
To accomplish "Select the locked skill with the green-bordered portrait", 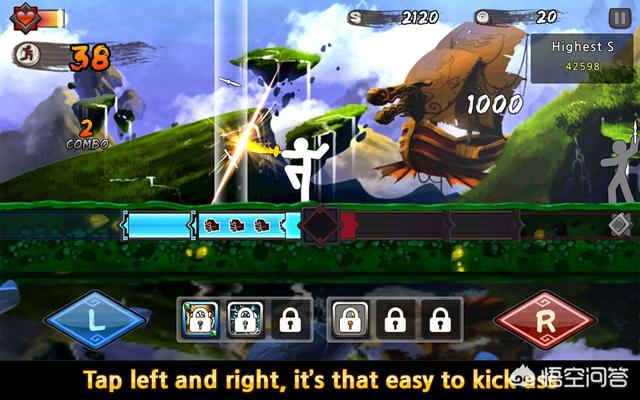I will pyautogui.click(x=197, y=320).
